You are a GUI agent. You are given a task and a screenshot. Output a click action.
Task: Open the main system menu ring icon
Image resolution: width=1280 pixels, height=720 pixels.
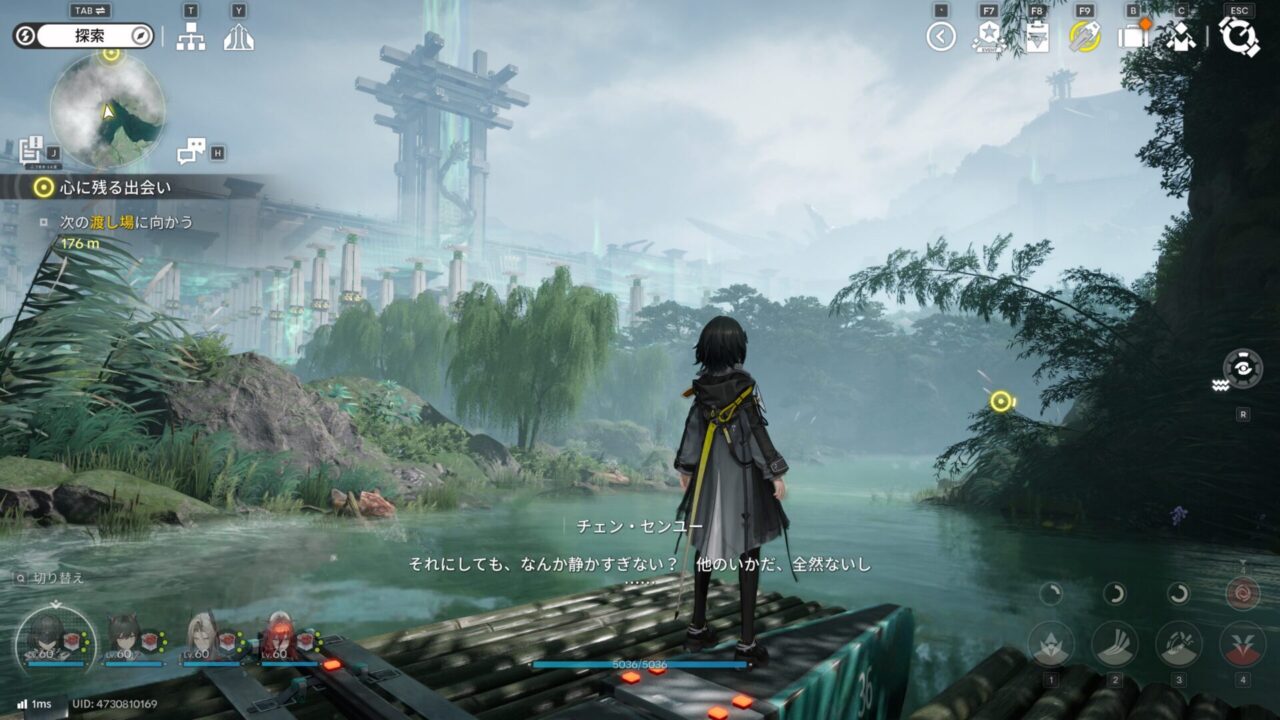coord(1239,37)
